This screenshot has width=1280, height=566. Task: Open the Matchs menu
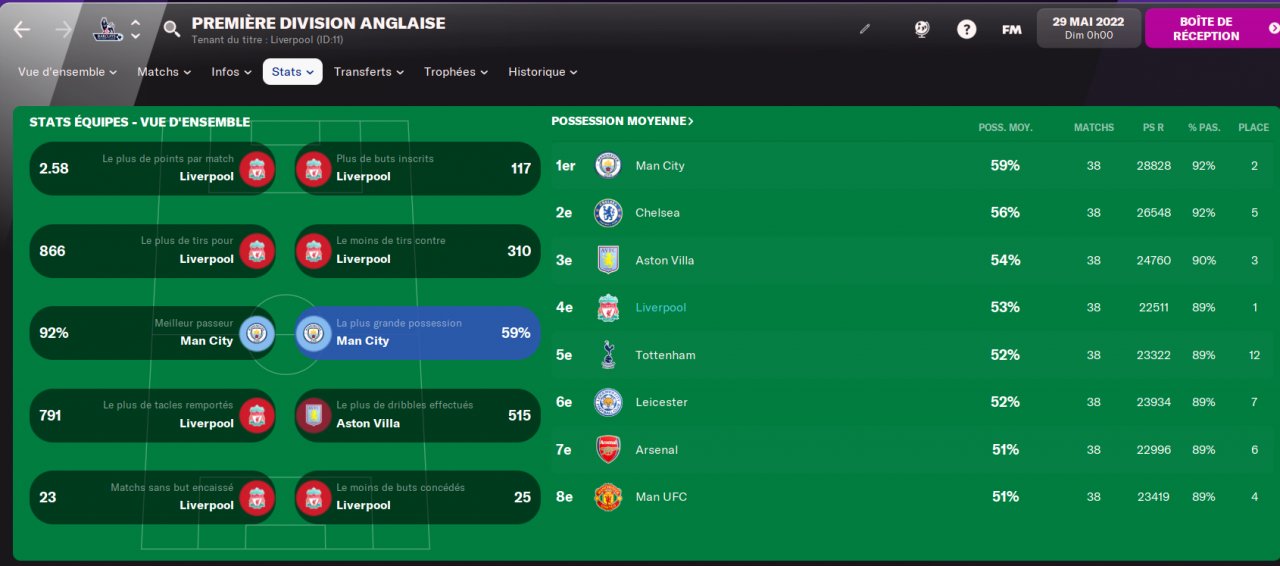tap(164, 72)
